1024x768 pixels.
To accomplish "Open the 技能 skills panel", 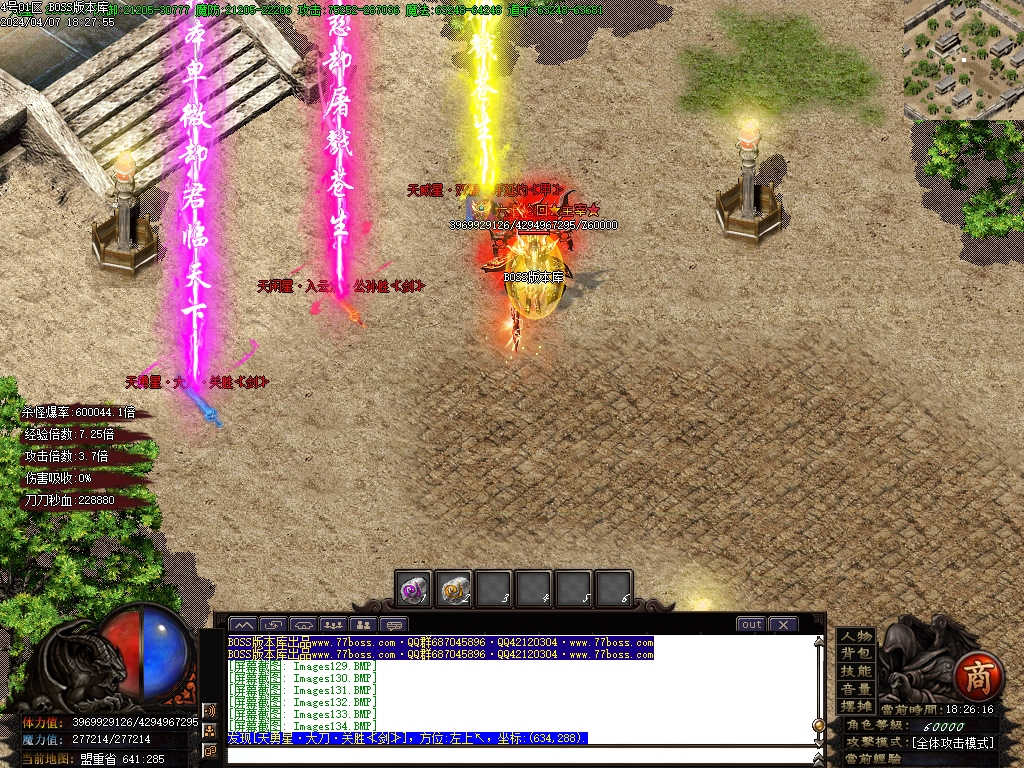I will pyautogui.click(x=855, y=671).
